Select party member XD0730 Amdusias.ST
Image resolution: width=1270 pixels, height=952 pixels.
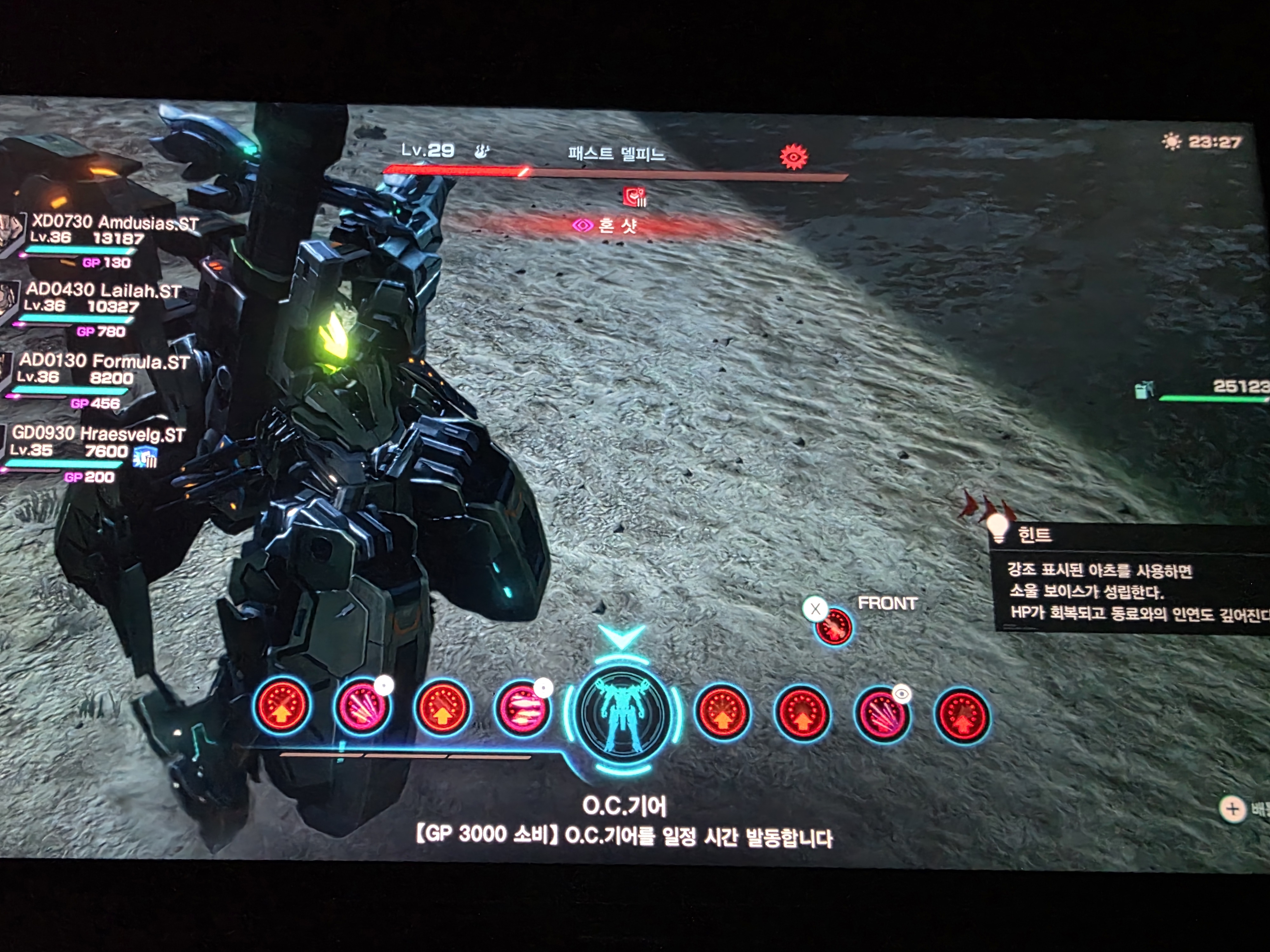point(114,223)
